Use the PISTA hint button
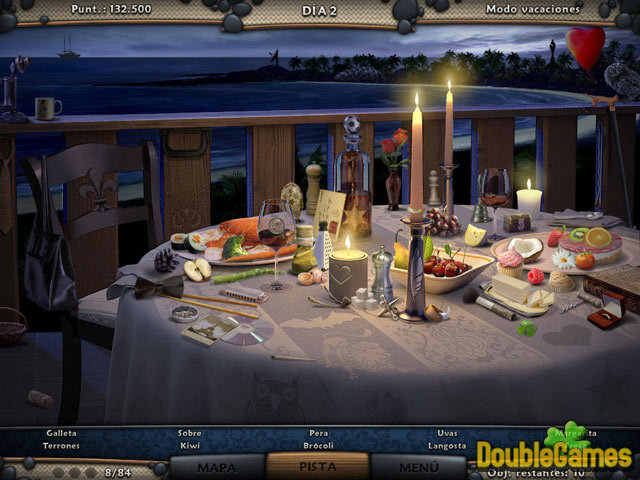 [317, 467]
